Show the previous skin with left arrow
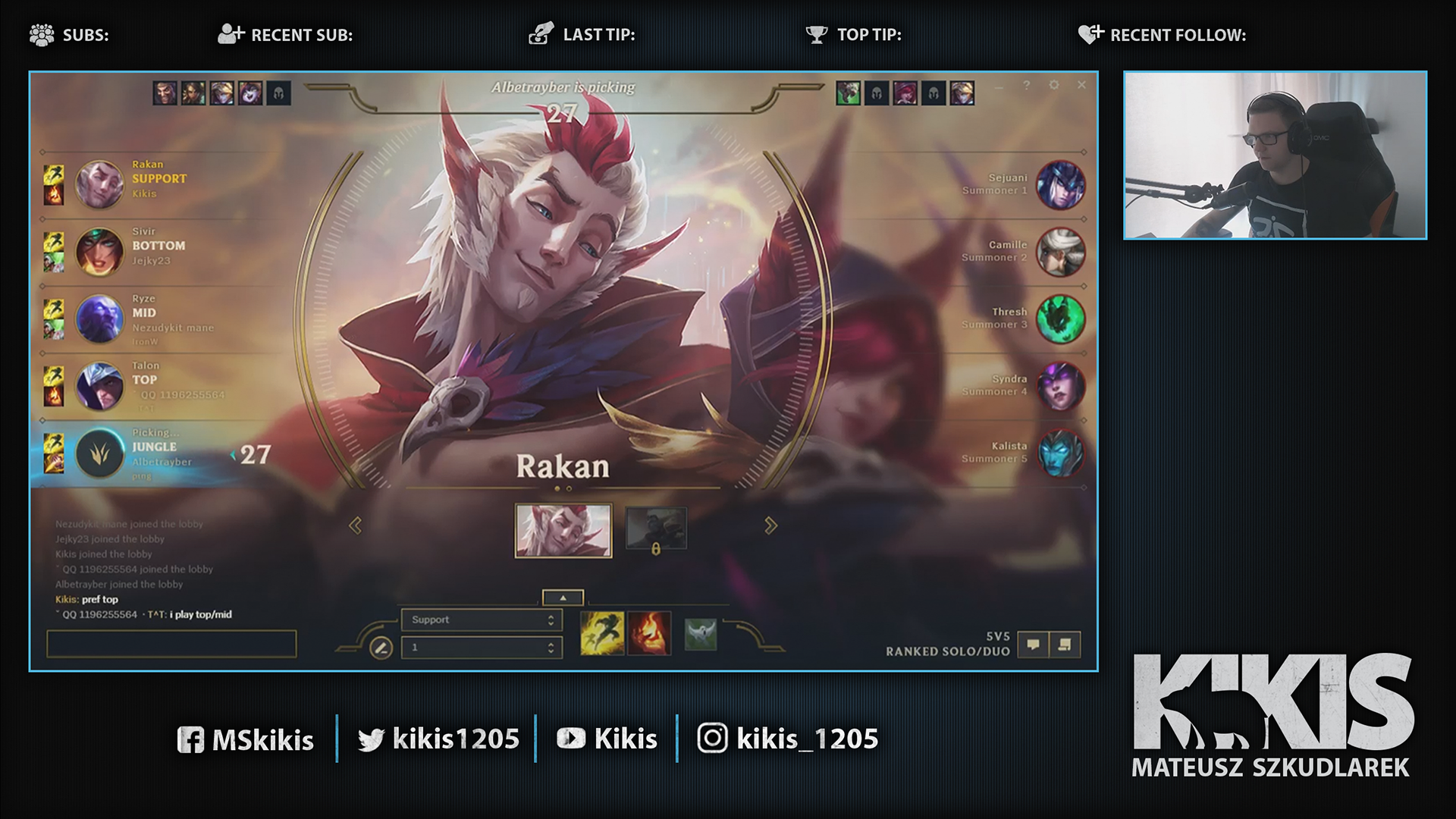The width and height of the screenshot is (1456, 819). pyautogui.click(x=355, y=526)
